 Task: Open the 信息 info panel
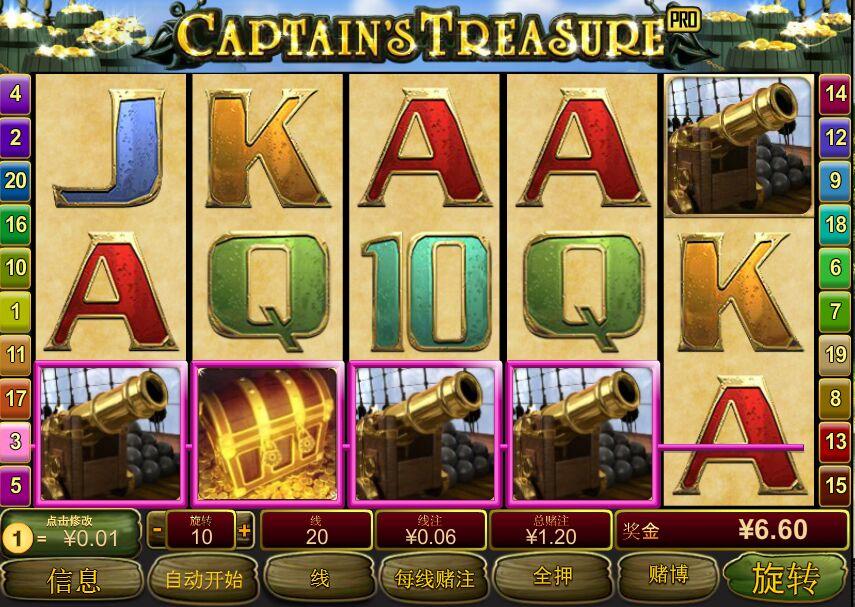[73, 579]
